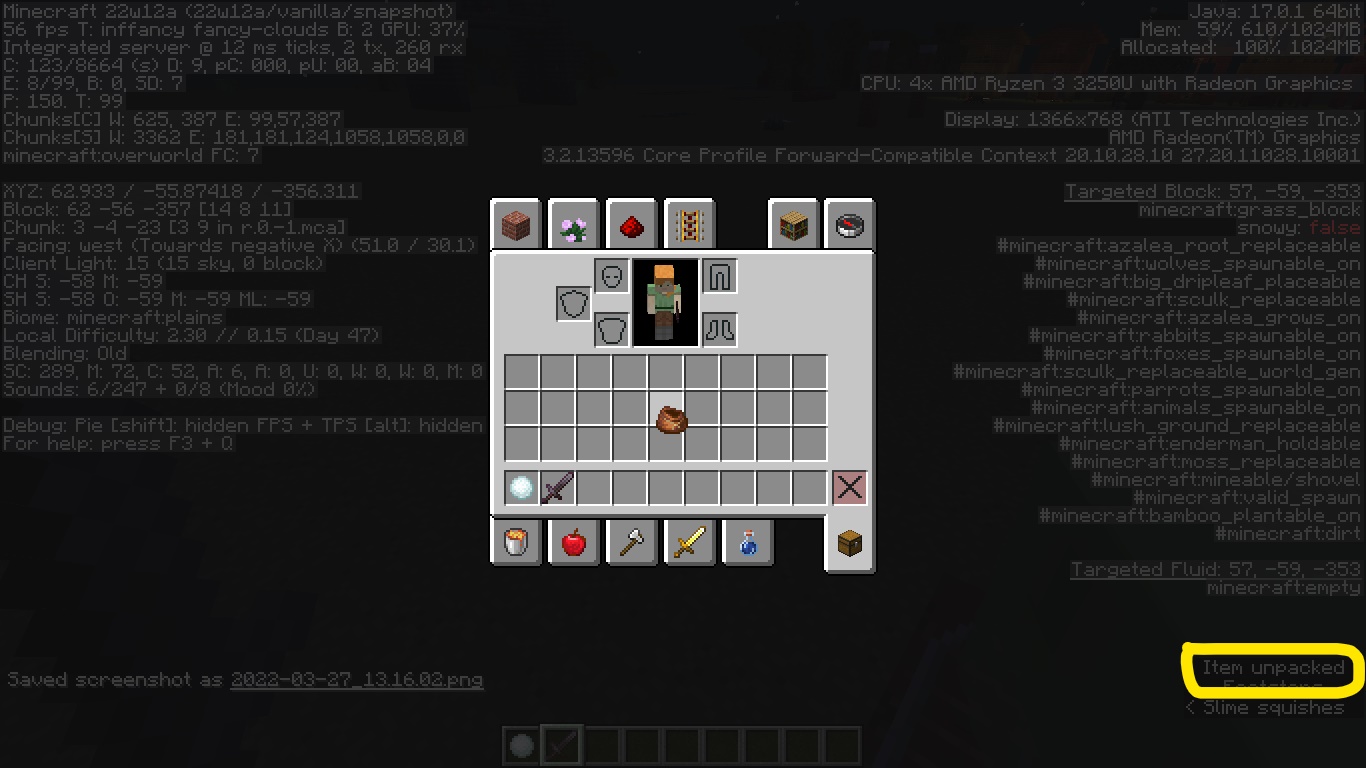Viewport: 1366px width, 768px height.
Task: Open the Foodstuffs apple tab
Action: coord(574,542)
